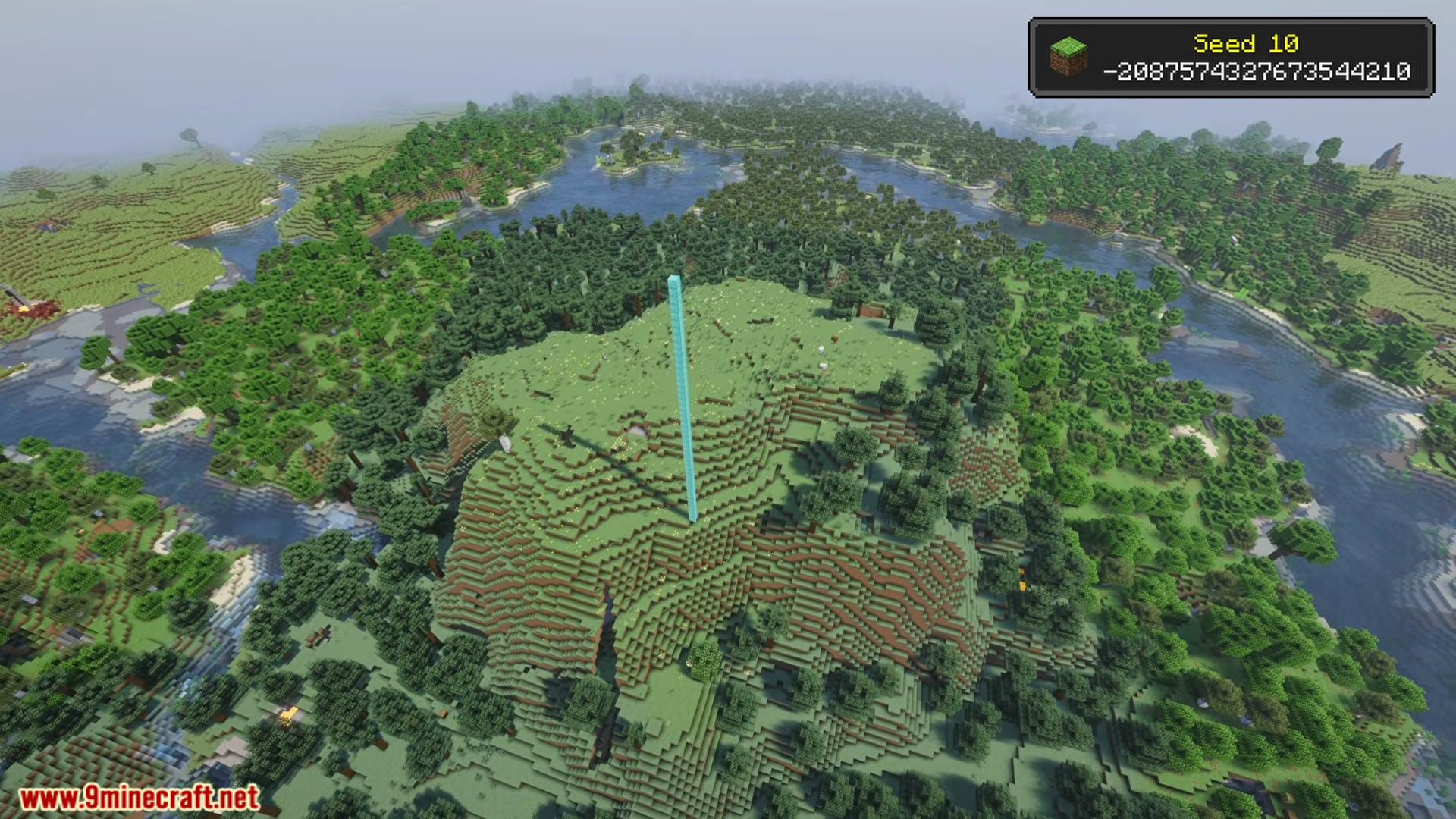The height and width of the screenshot is (819, 1456).
Task: Click the www.9minecraft.net watermark link
Action: click(x=140, y=797)
